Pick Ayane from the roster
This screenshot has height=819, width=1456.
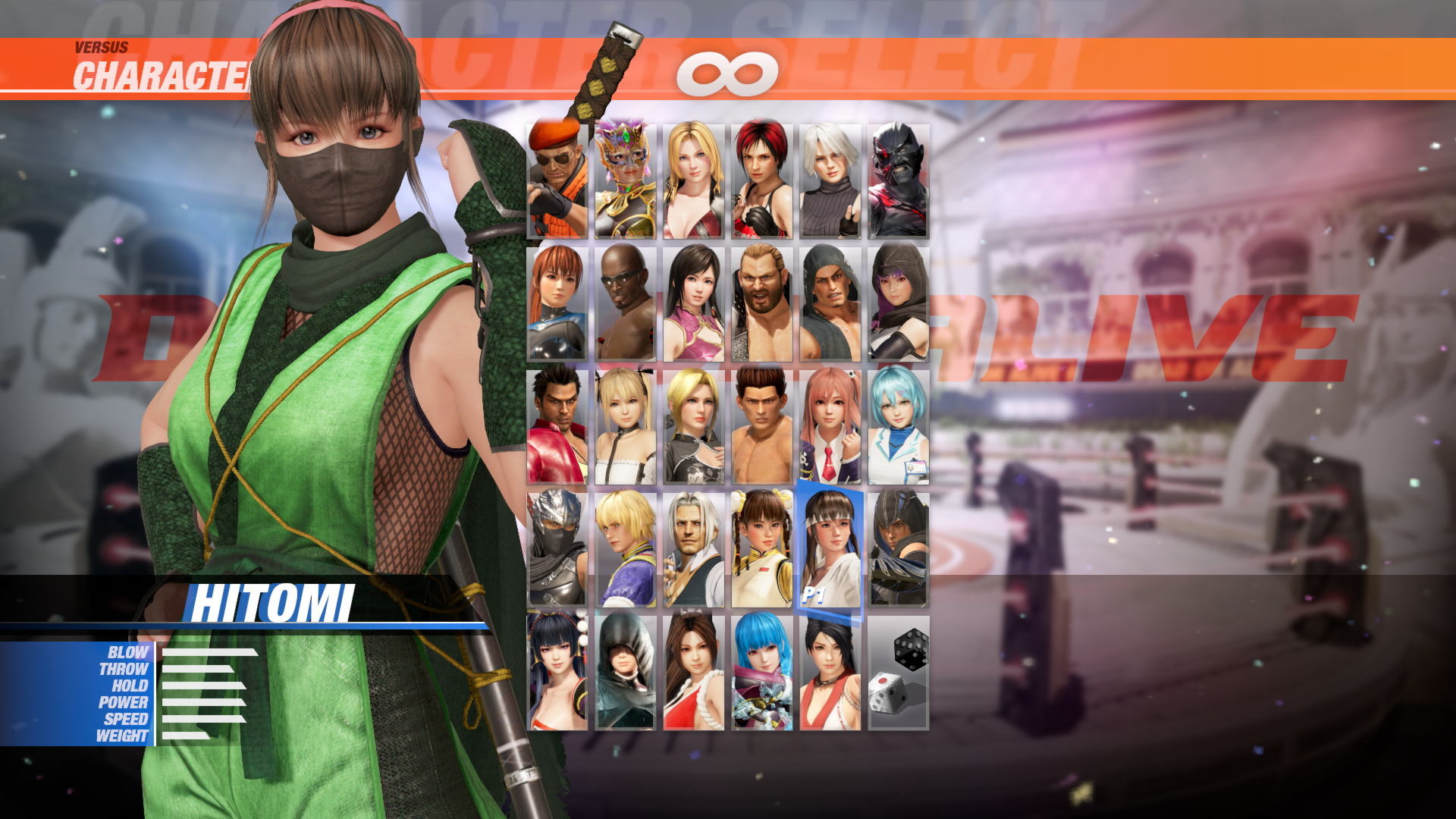899,303
